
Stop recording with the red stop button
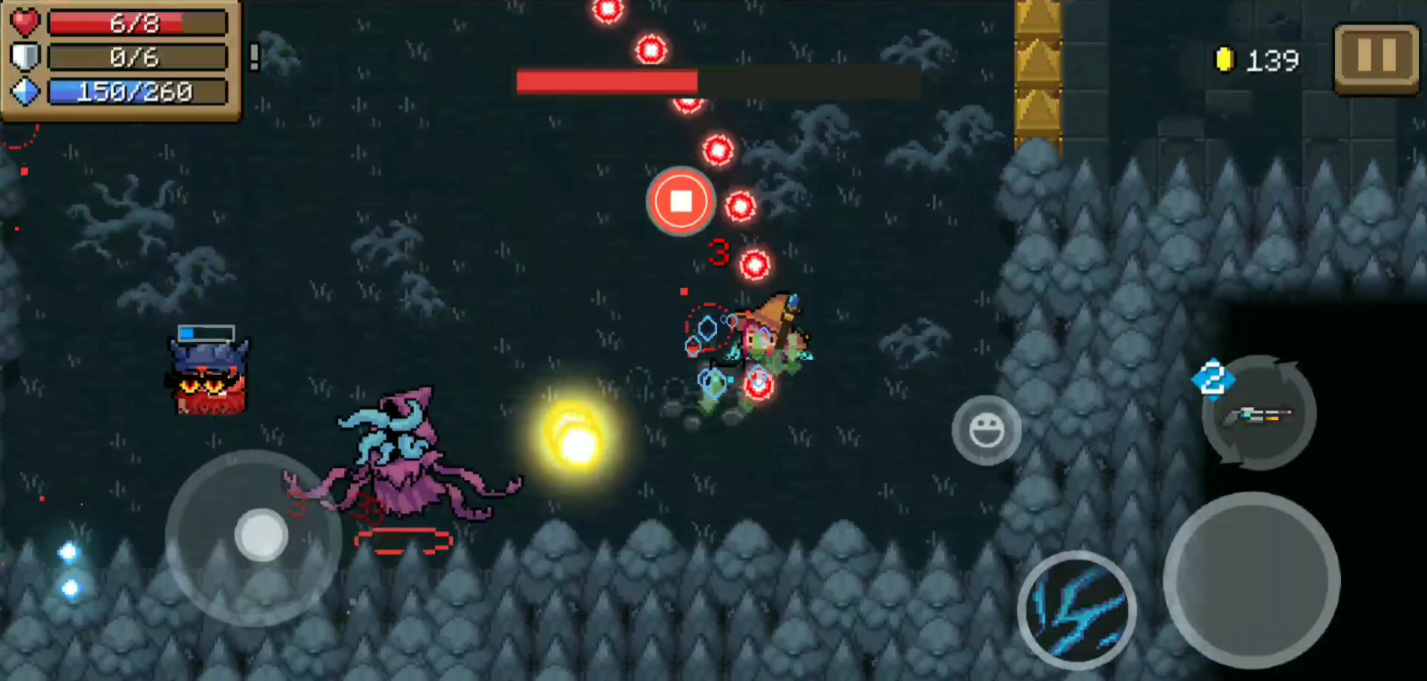point(680,202)
